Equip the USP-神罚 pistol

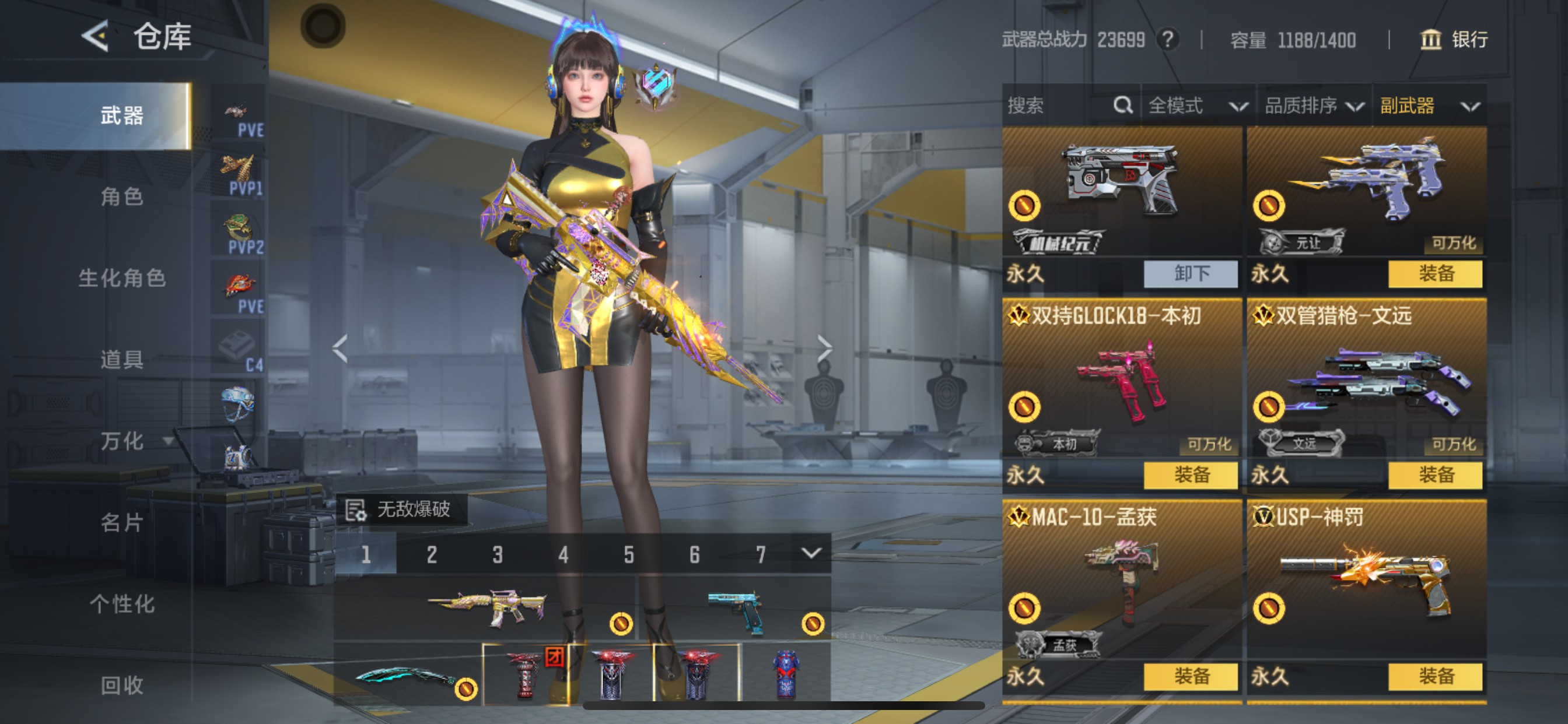point(1434,677)
